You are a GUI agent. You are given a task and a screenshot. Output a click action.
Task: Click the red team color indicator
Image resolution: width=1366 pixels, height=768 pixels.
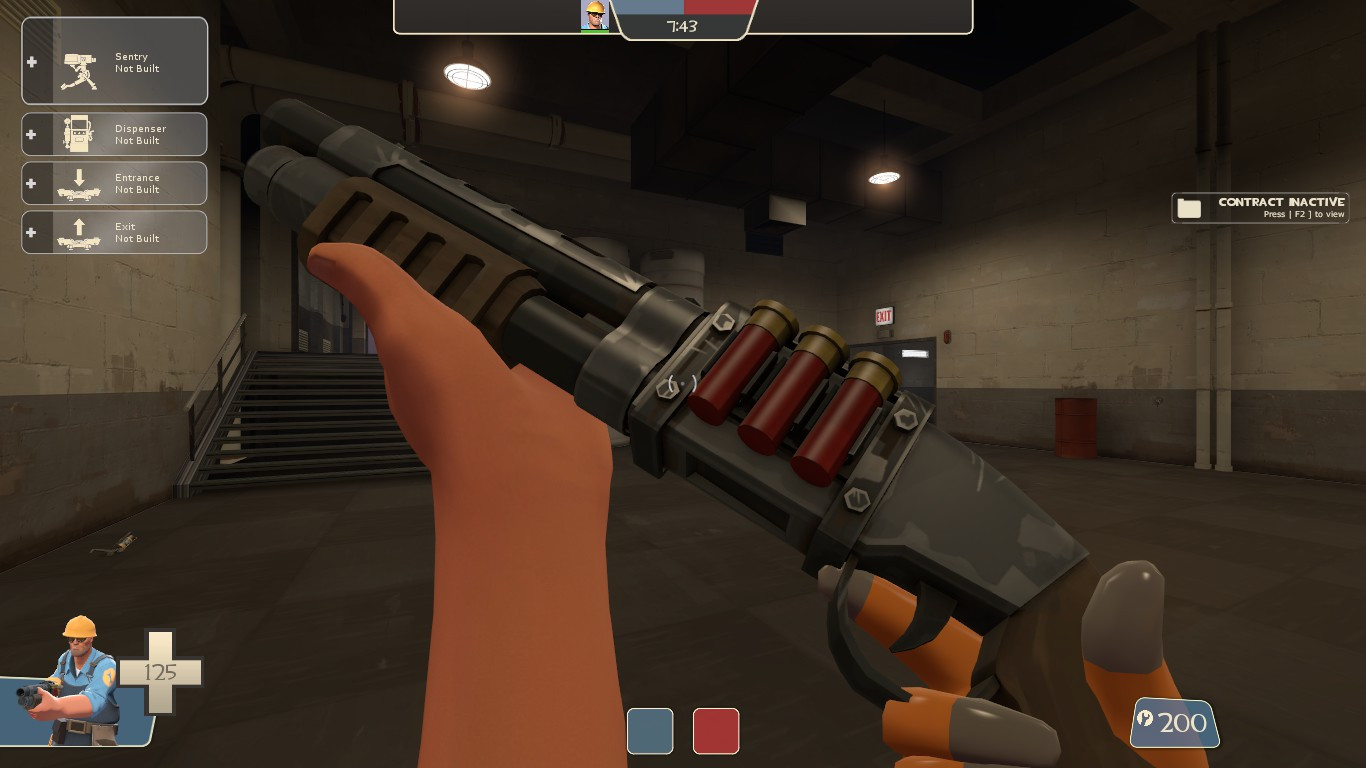point(716,731)
